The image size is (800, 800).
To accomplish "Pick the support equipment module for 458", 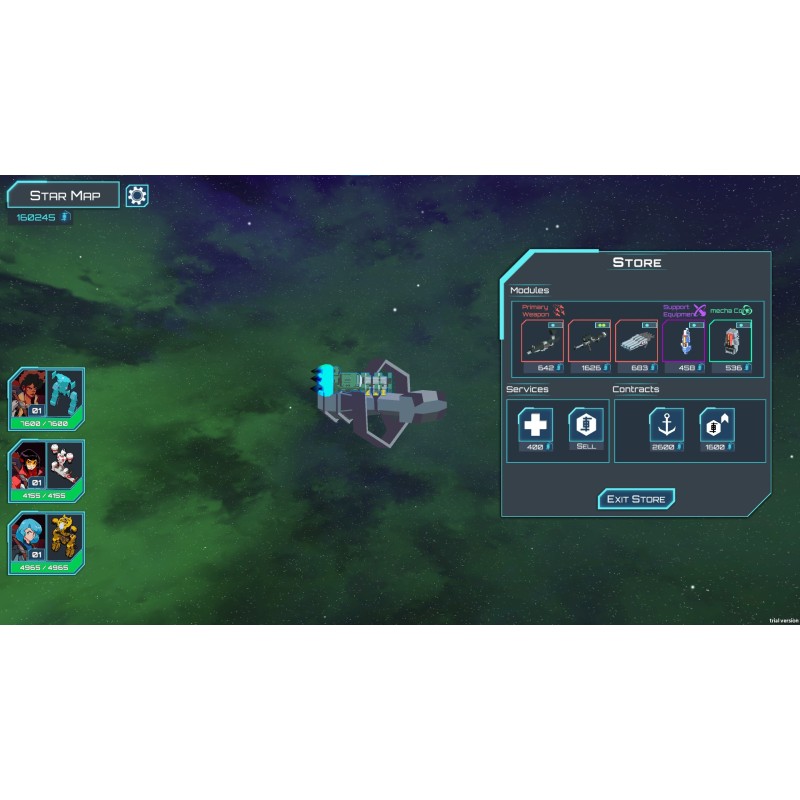I will coord(683,342).
